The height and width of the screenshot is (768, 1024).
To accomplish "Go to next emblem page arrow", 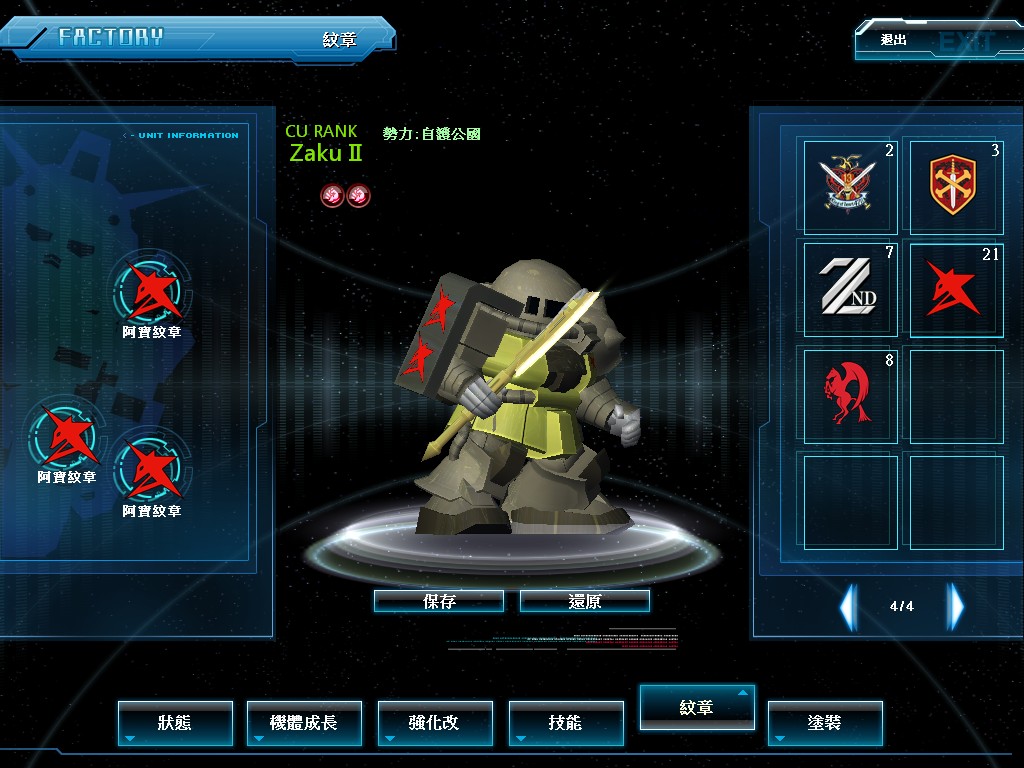I will coord(956,606).
